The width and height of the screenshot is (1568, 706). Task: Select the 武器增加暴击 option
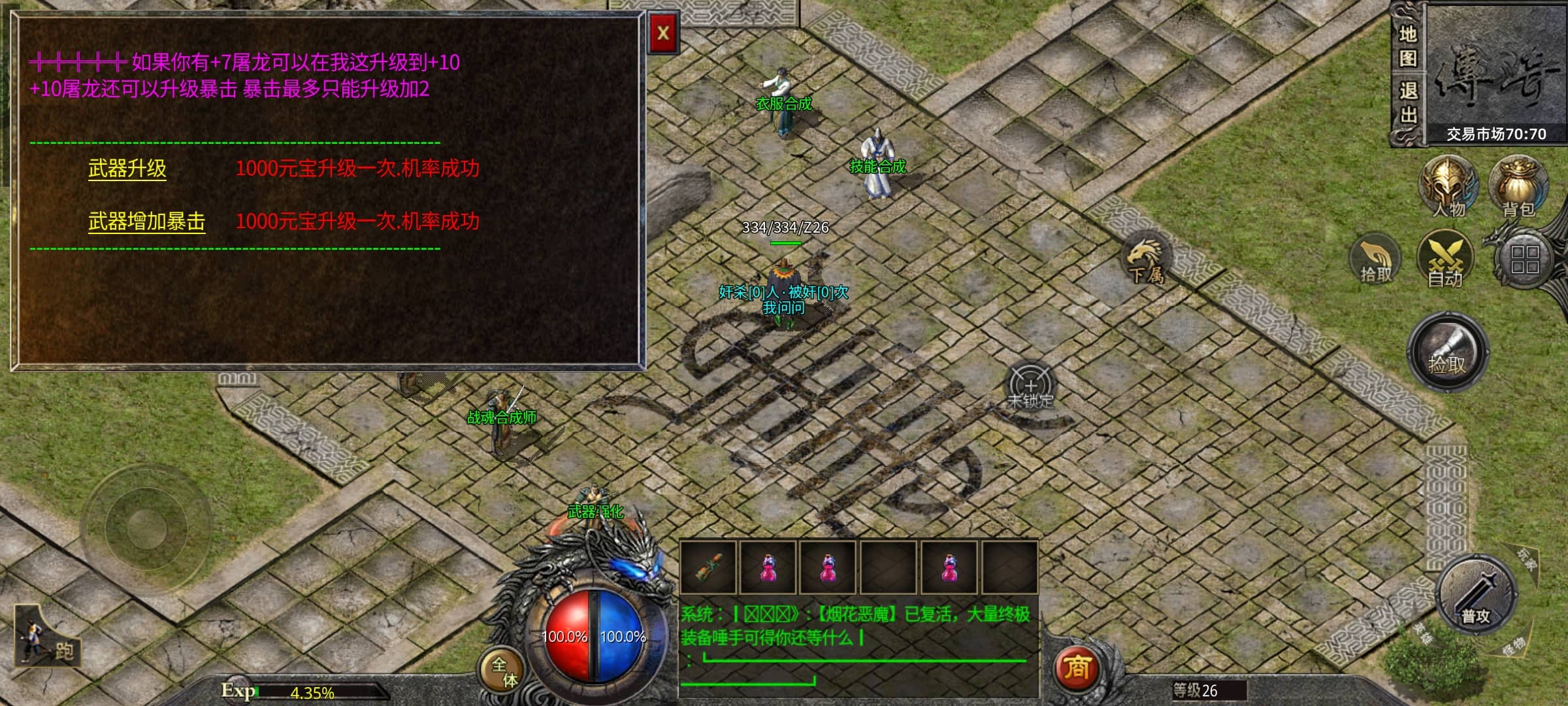click(x=146, y=222)
